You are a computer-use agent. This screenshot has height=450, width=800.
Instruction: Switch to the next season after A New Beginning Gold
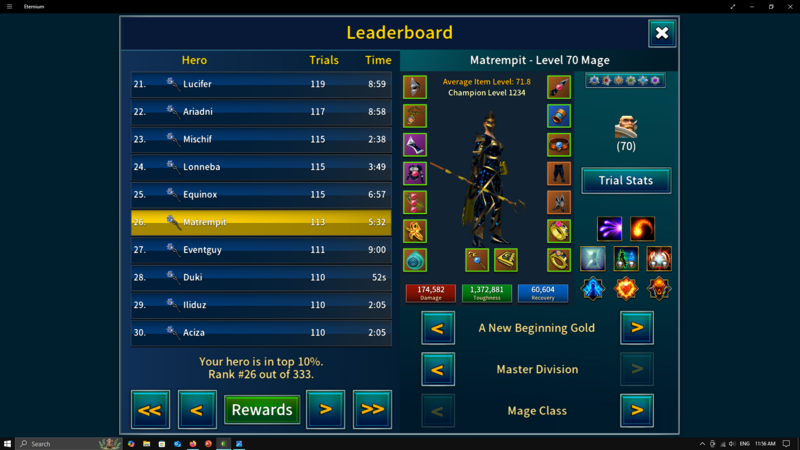(637, 327)
